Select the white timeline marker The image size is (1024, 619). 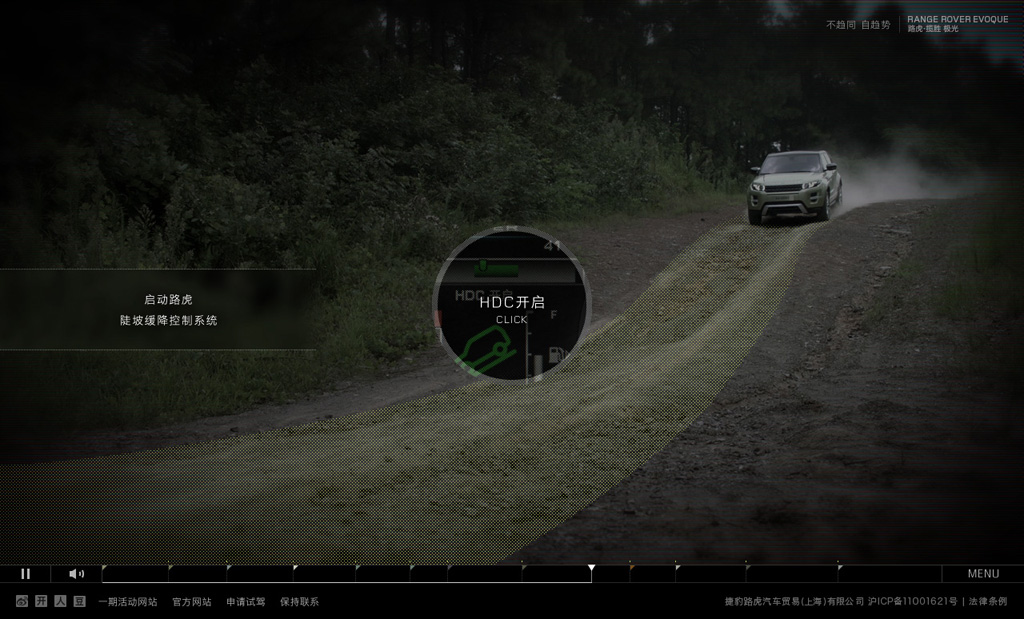click(591, 568)
